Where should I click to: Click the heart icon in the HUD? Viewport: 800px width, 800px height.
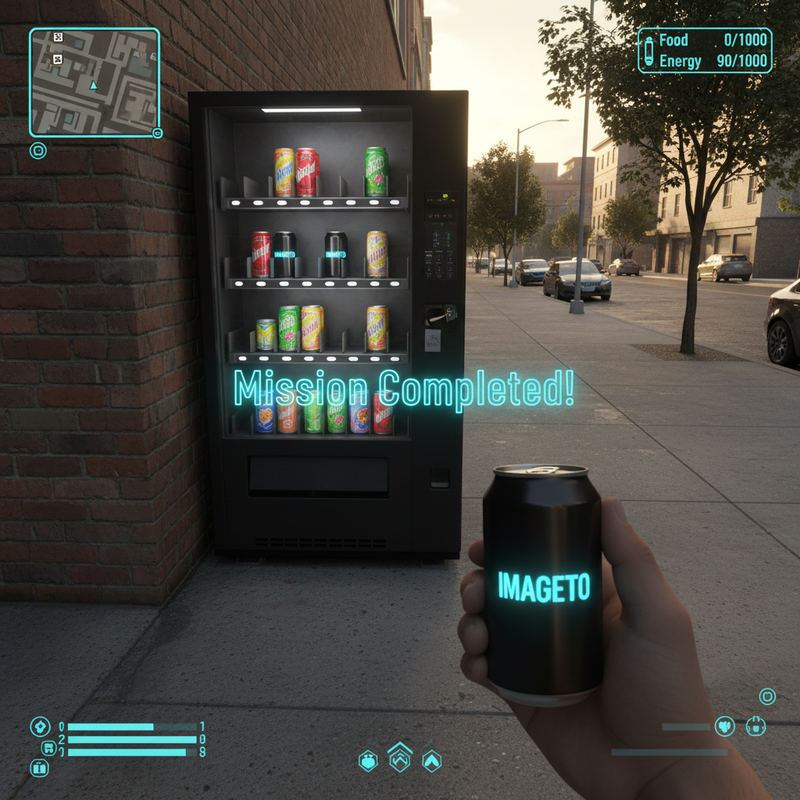click(x=725, y=726)
